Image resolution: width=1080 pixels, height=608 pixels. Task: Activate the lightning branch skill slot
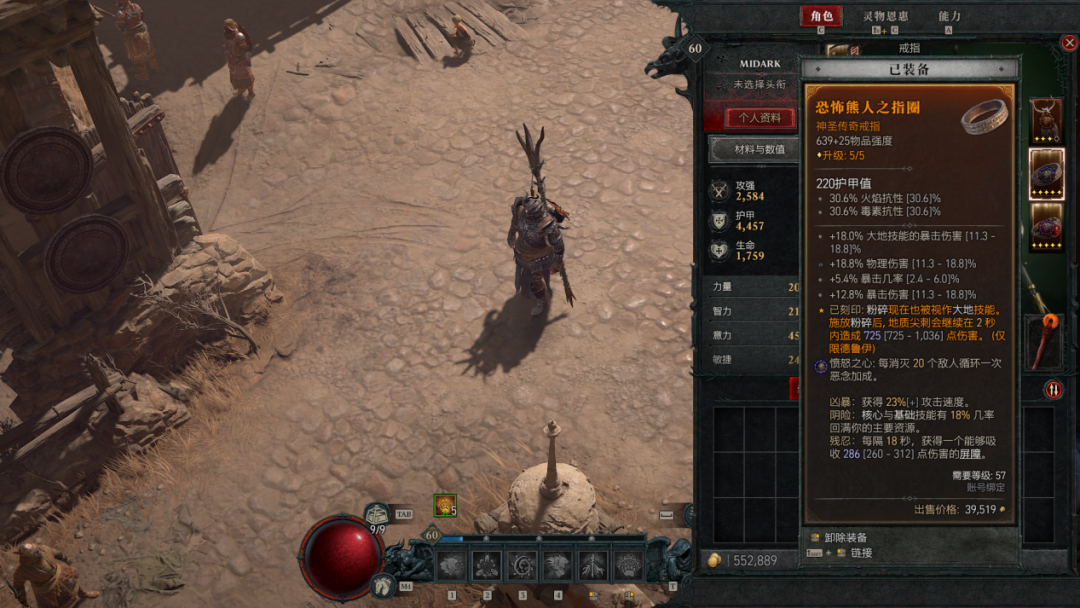[x=592, y=566]
